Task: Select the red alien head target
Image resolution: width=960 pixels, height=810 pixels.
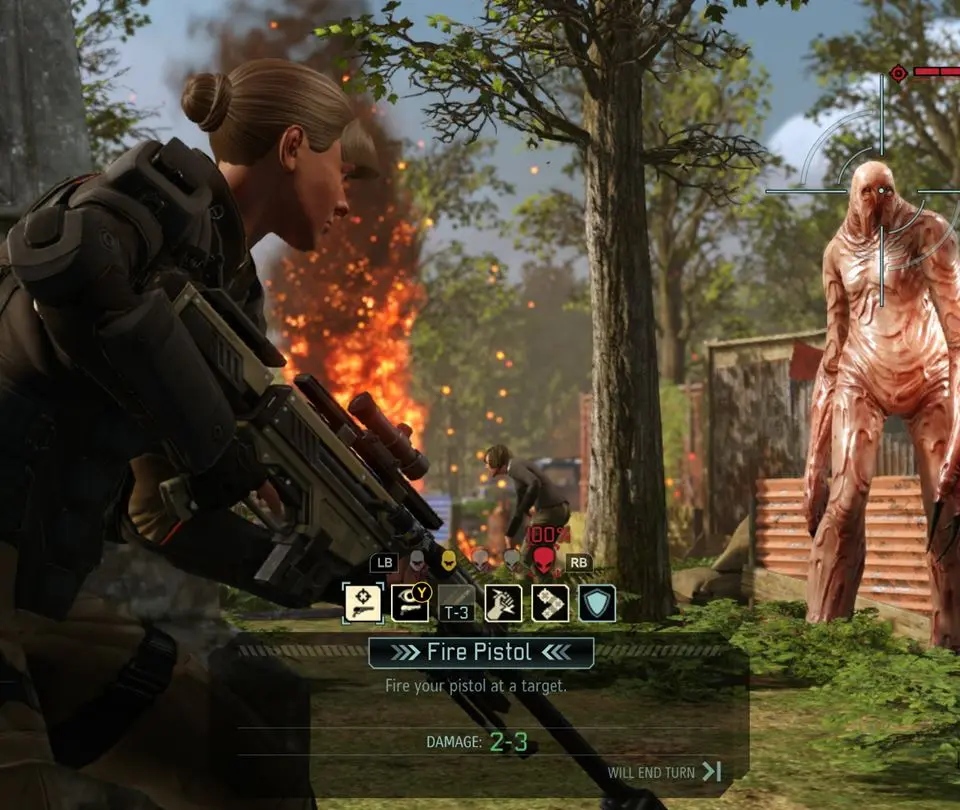Action: (543, 561)
